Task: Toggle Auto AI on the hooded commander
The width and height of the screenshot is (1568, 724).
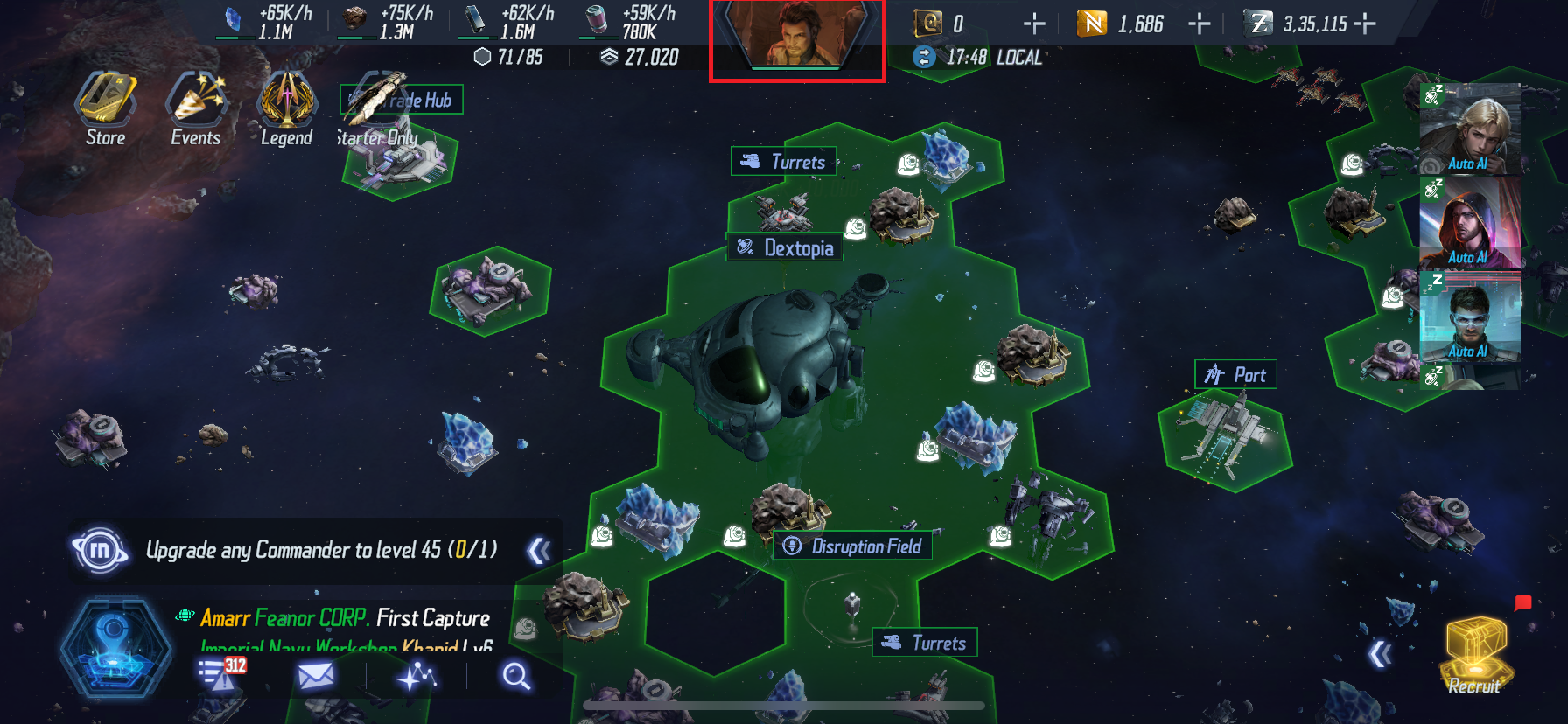Action: coord(1468,257)
